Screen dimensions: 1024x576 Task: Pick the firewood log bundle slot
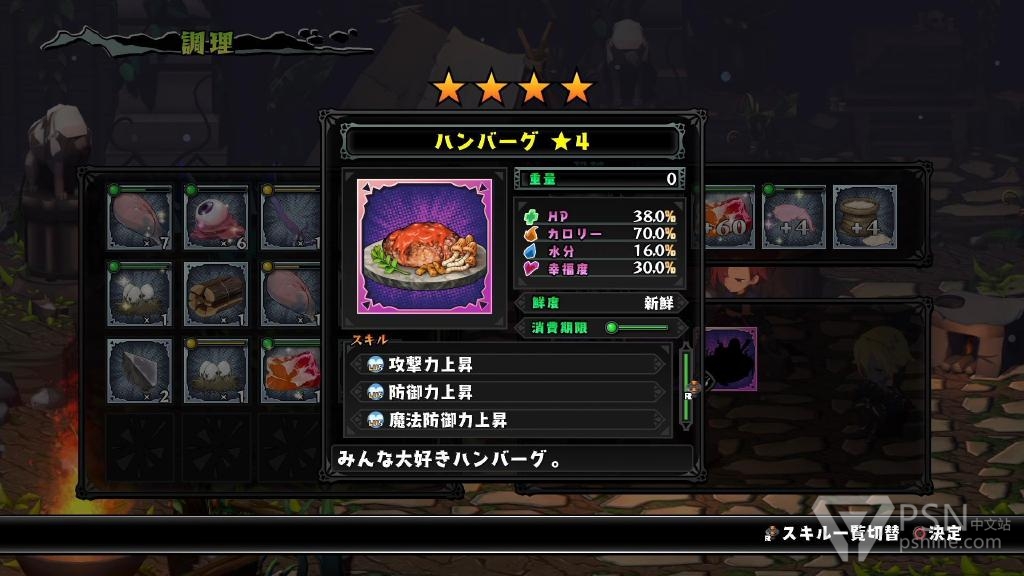pyautogui.click(x=216, y=294)
